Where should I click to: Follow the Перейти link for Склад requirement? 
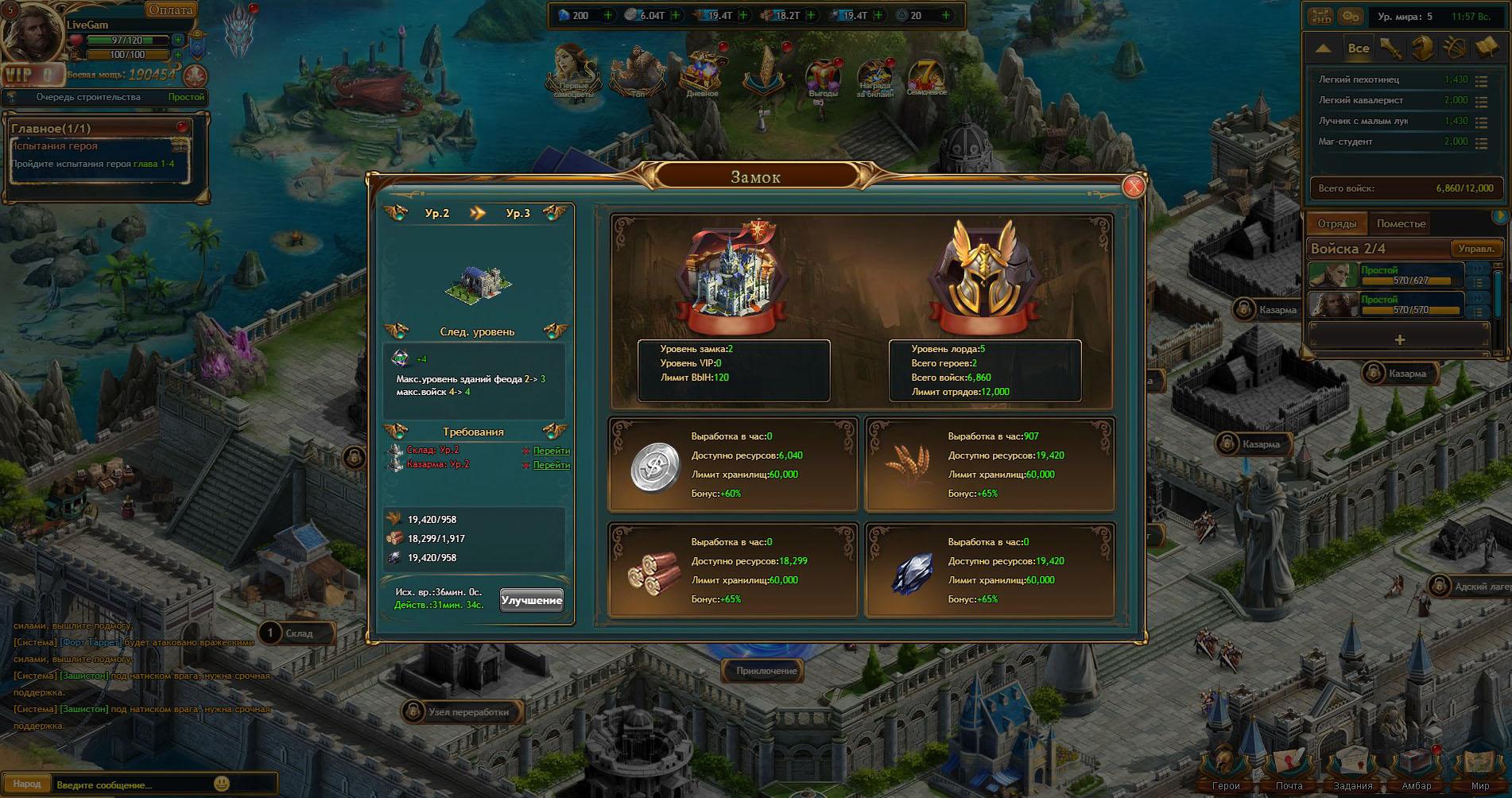[551, 451]
